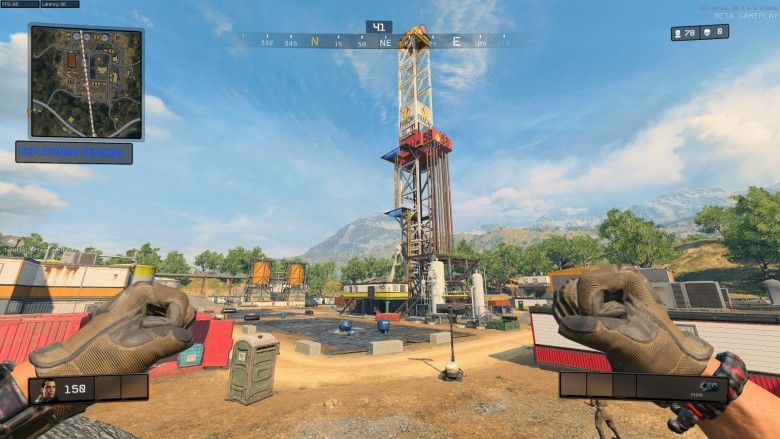Open the minimap in the corner
The width and height of the screenshot is (780, 439).
tap(86, 81)
